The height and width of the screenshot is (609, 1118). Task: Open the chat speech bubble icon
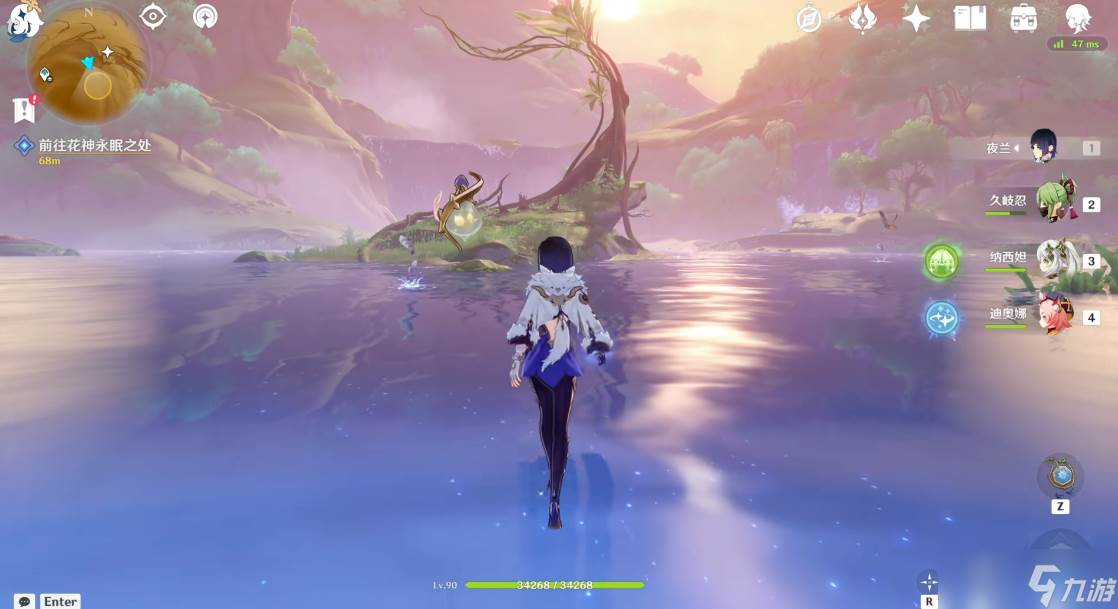(24, 601)
